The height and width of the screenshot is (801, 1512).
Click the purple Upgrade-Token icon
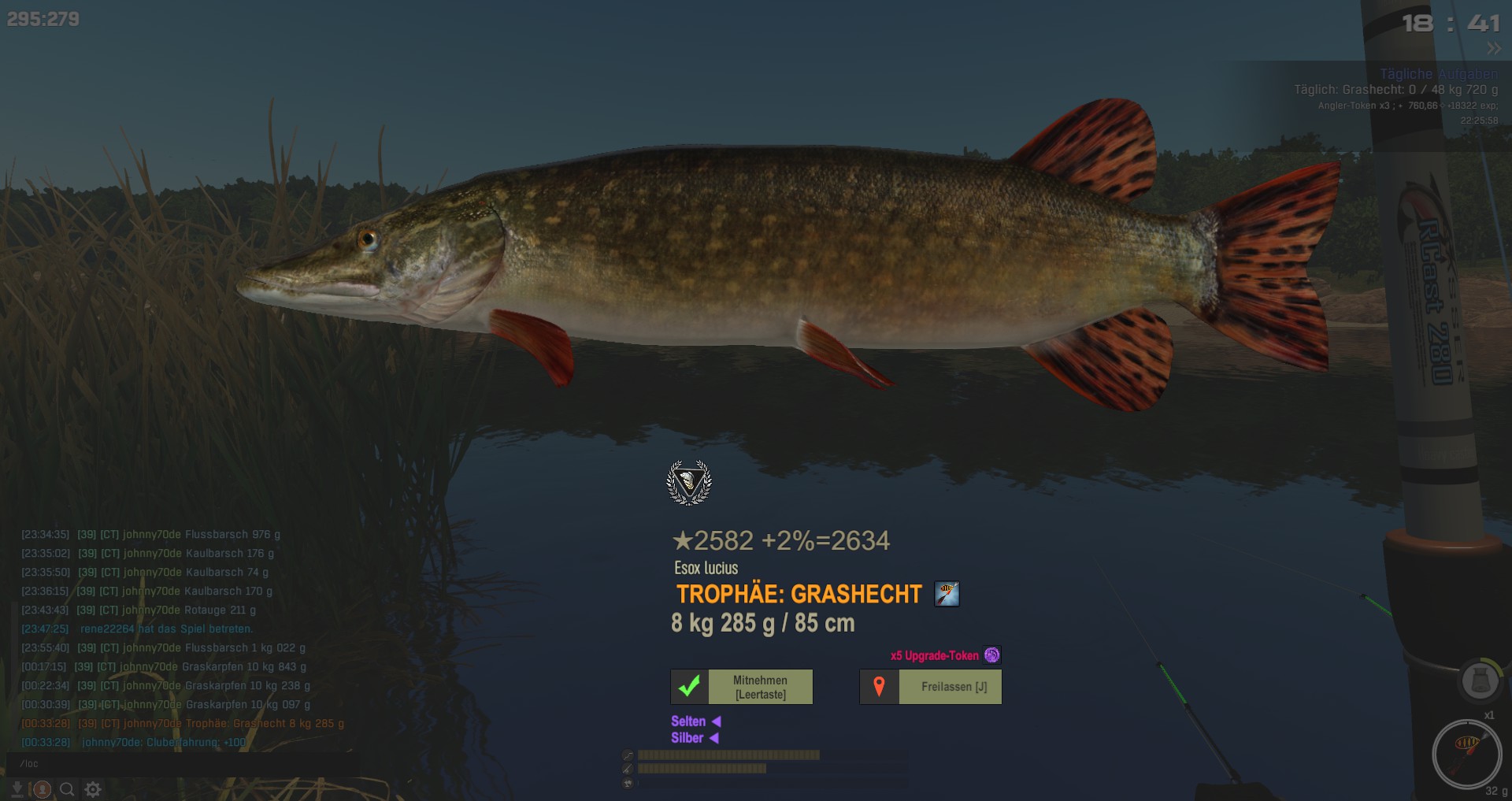[x=992, y=655]
